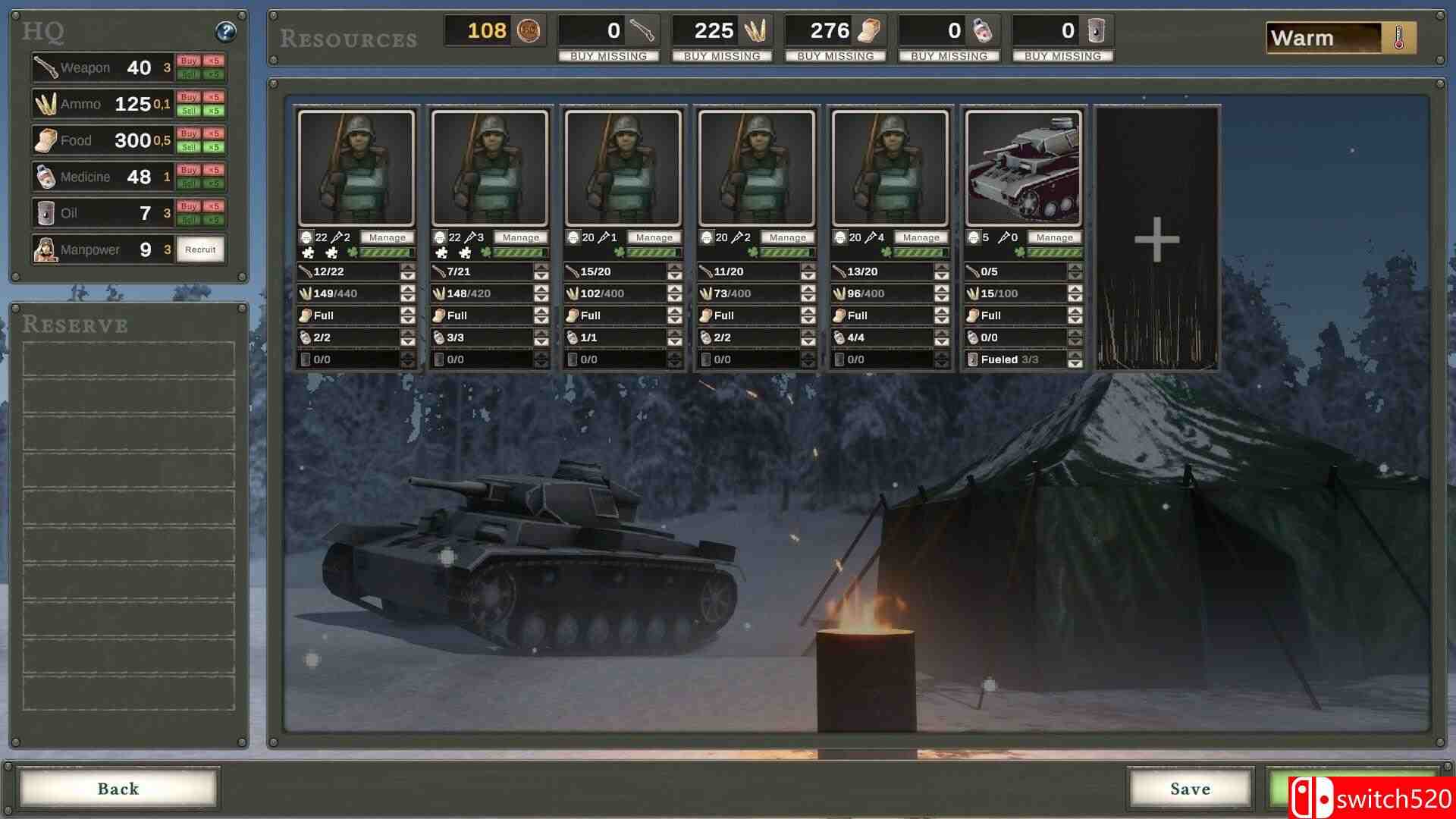Viewport: 1456px width, 819px height.
Task: Toggle the clover icon on the tank card
Action: (x=1019, y=251)
